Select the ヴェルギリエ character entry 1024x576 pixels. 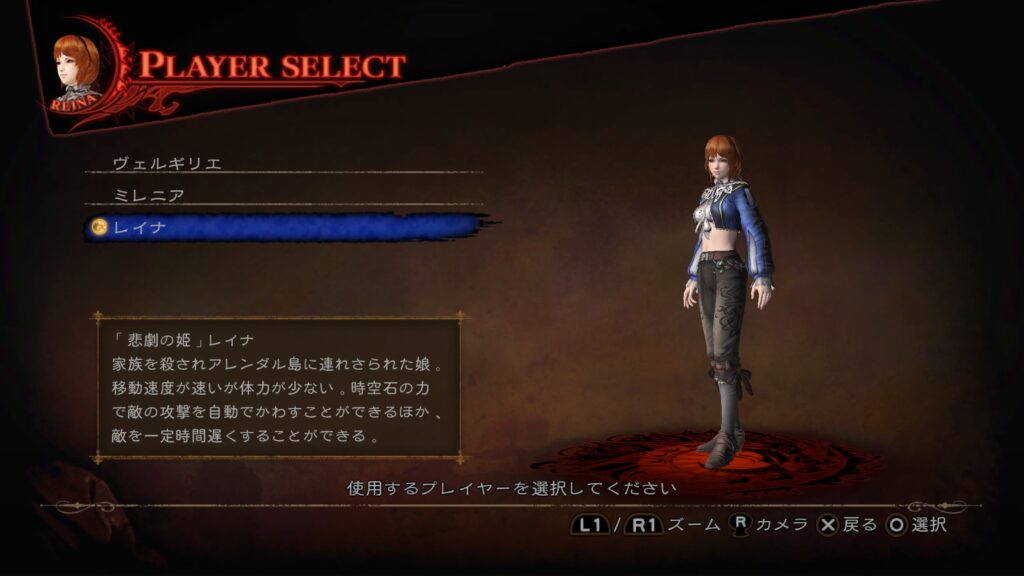tap(167, 163)
